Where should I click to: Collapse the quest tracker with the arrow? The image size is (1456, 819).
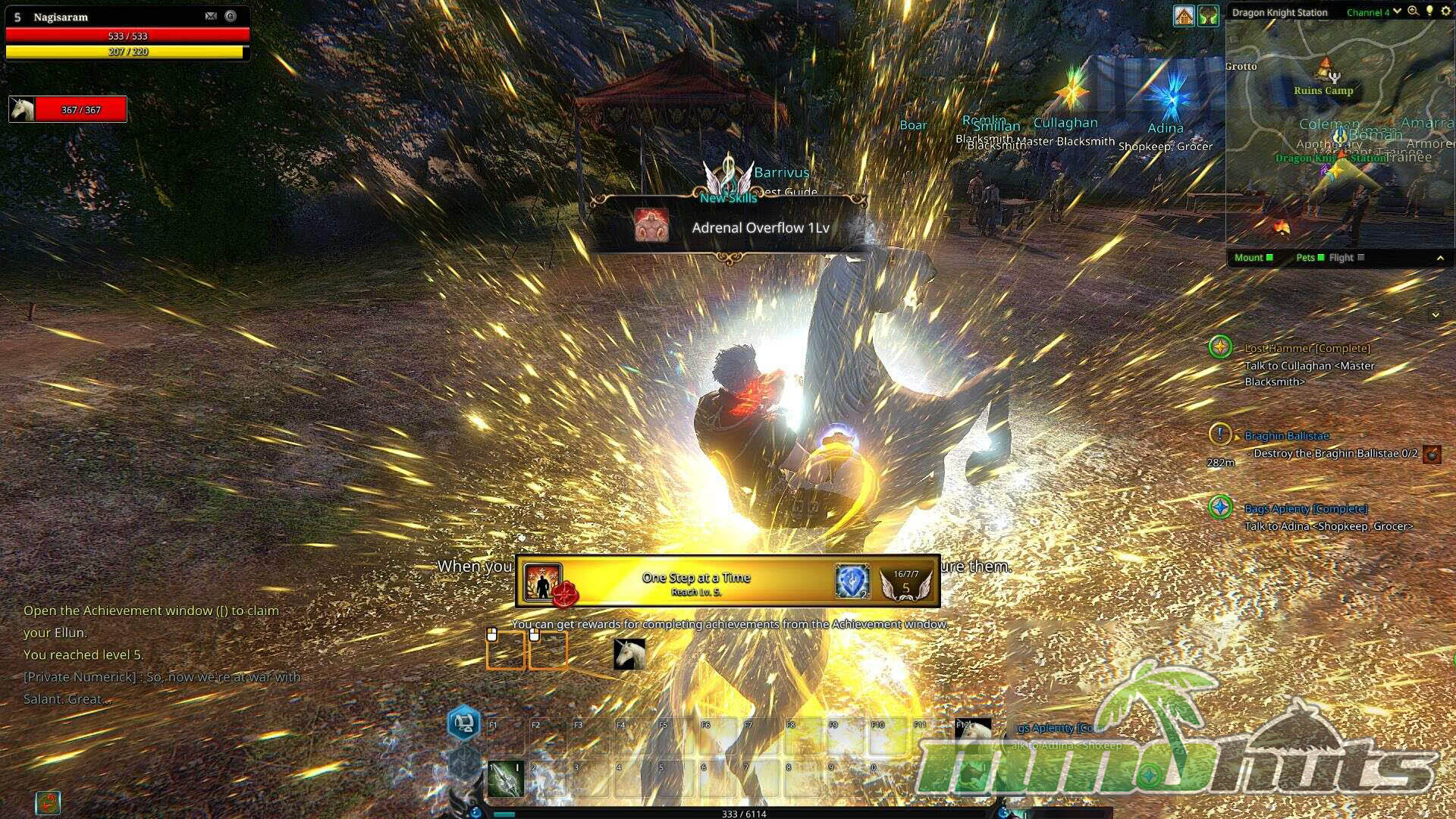pyautogui.click(x=1435, y=315)
